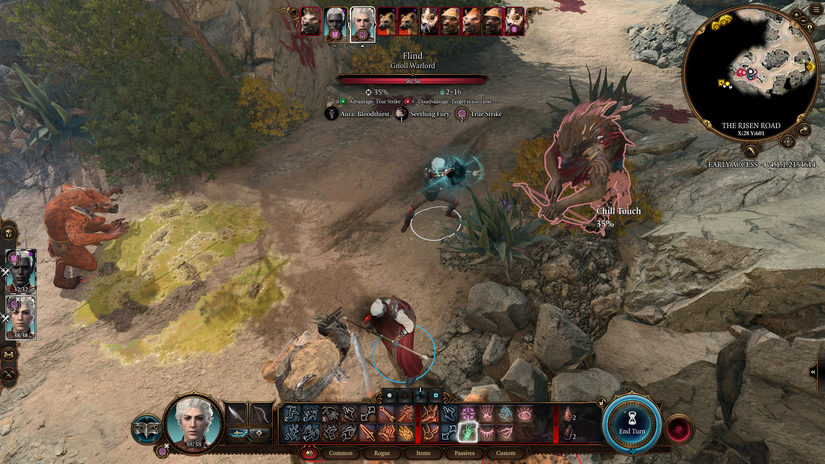825x464 pixels.
Task: Choose the ranged bow weapon slot
Action: point(260,415)
